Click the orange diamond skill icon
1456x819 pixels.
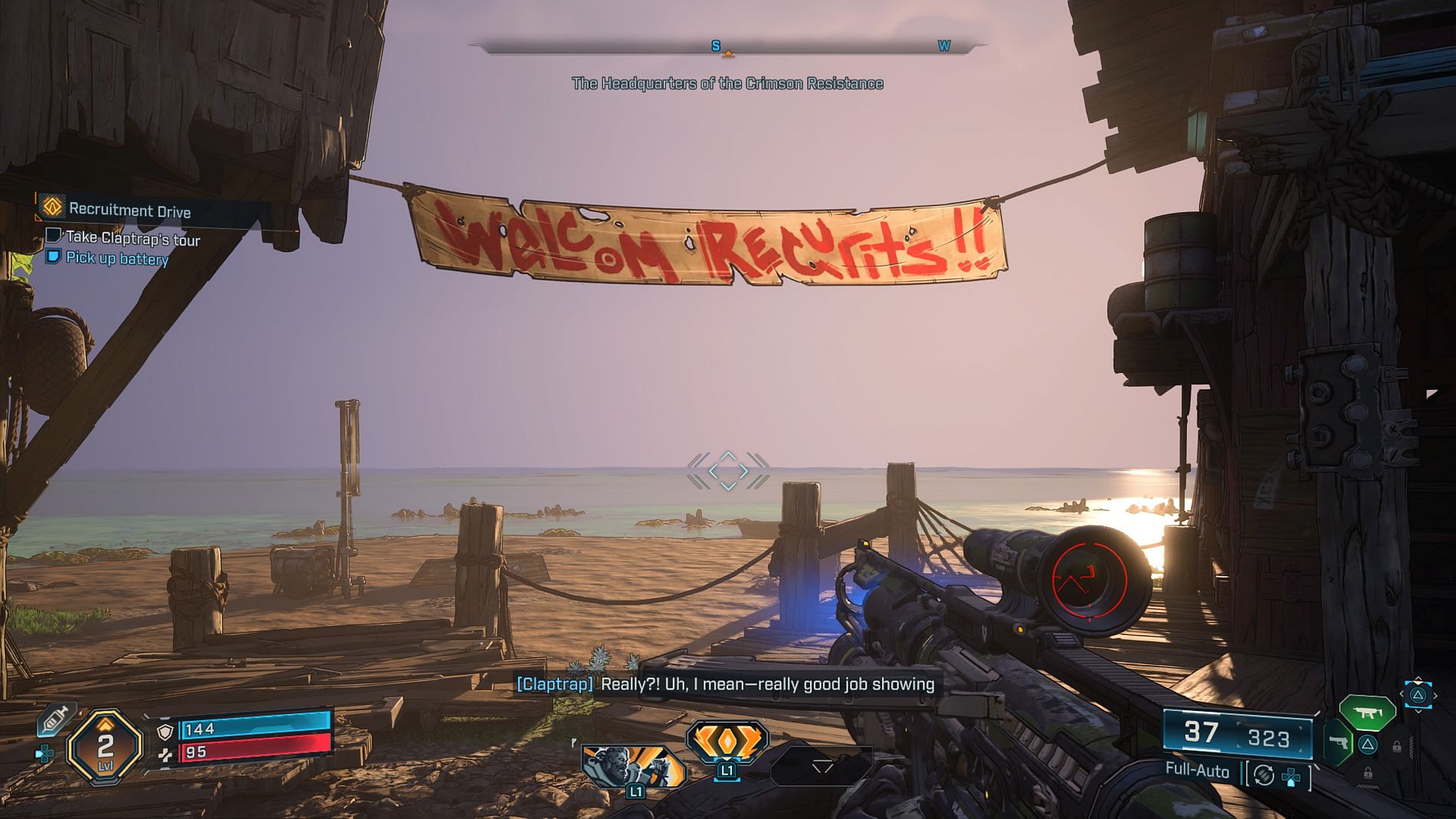click(x=727, y=741)
